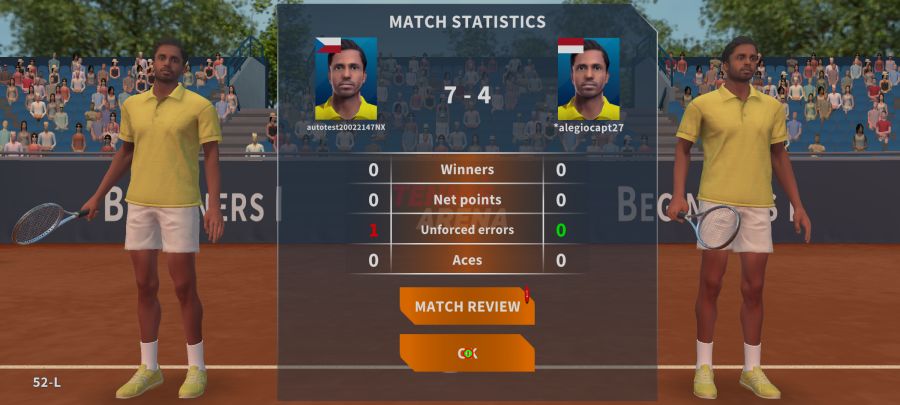900x405 pixels.
Task: Confirm with the orange OK button
Action: [467, 353]
